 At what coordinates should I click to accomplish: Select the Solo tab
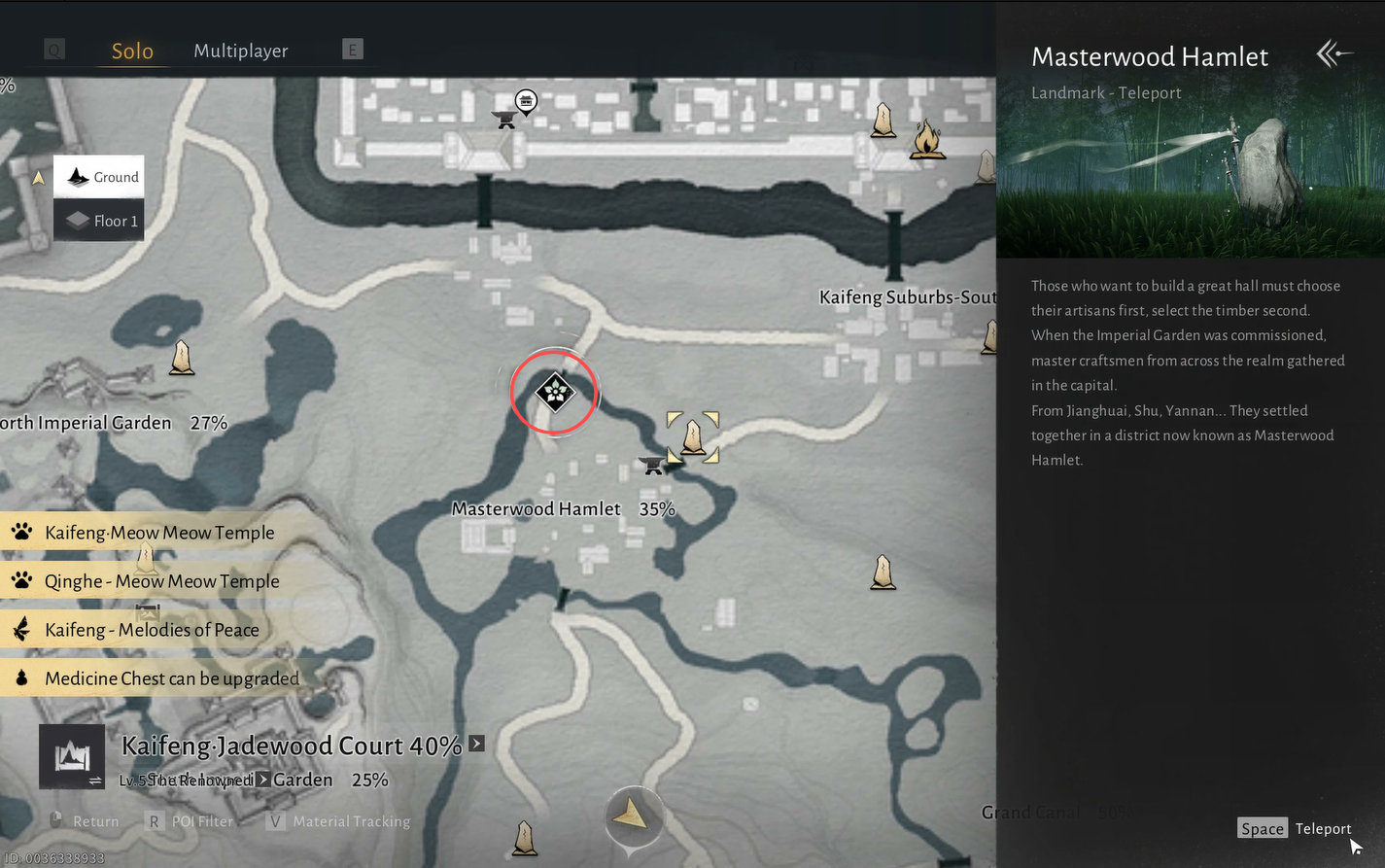(132, 51)
